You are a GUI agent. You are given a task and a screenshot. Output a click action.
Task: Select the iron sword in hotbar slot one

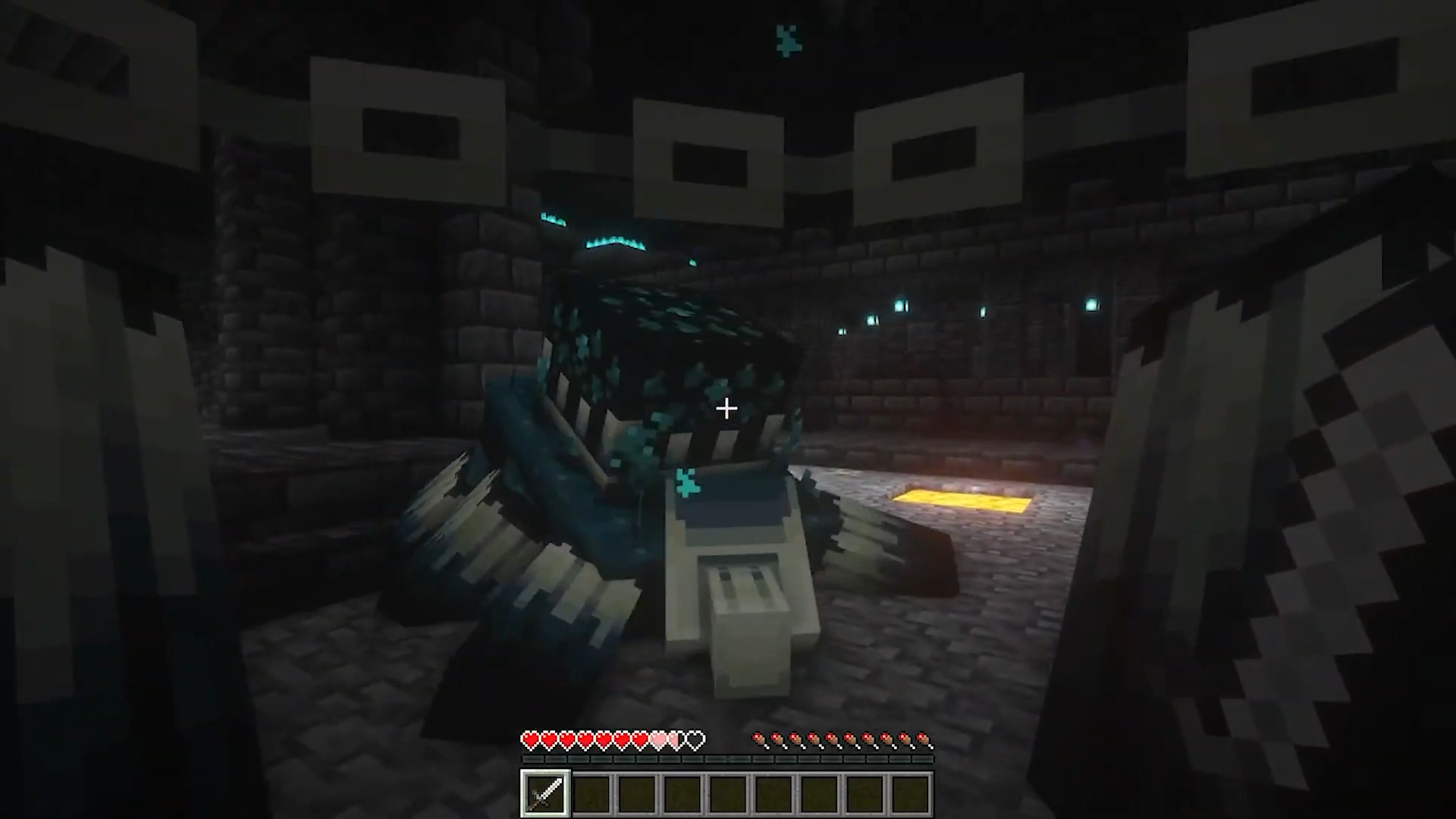[544, 792]
